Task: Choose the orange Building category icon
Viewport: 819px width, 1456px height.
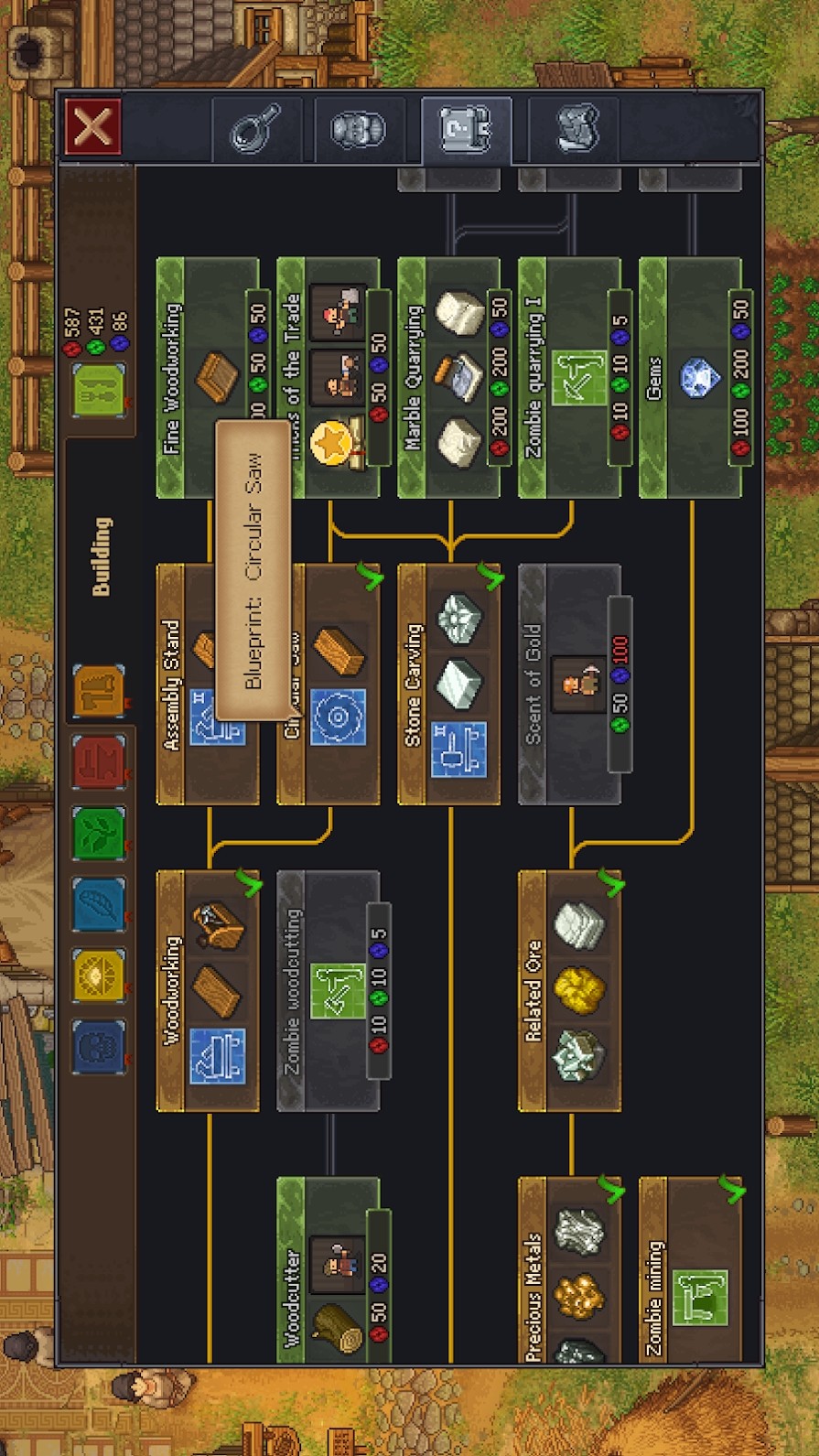Action: click(x=99, y=691)
